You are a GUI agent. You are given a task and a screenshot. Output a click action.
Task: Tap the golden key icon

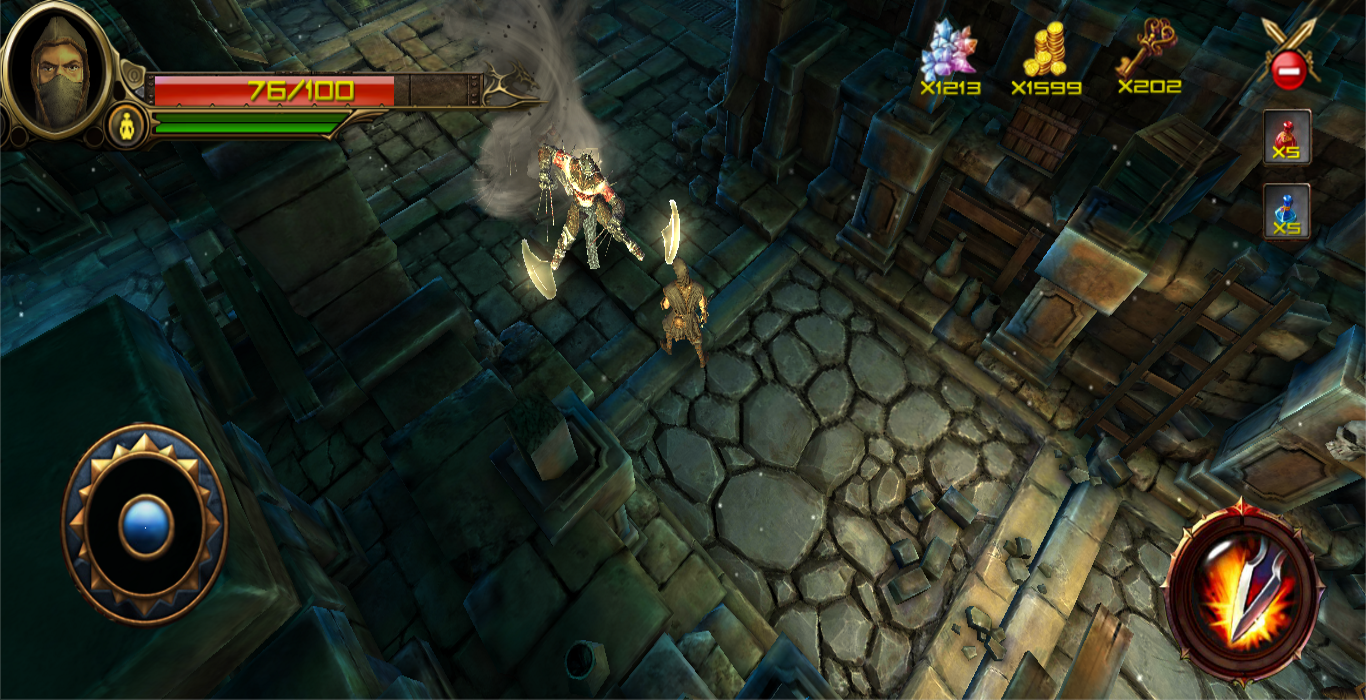coord(1148,48)
